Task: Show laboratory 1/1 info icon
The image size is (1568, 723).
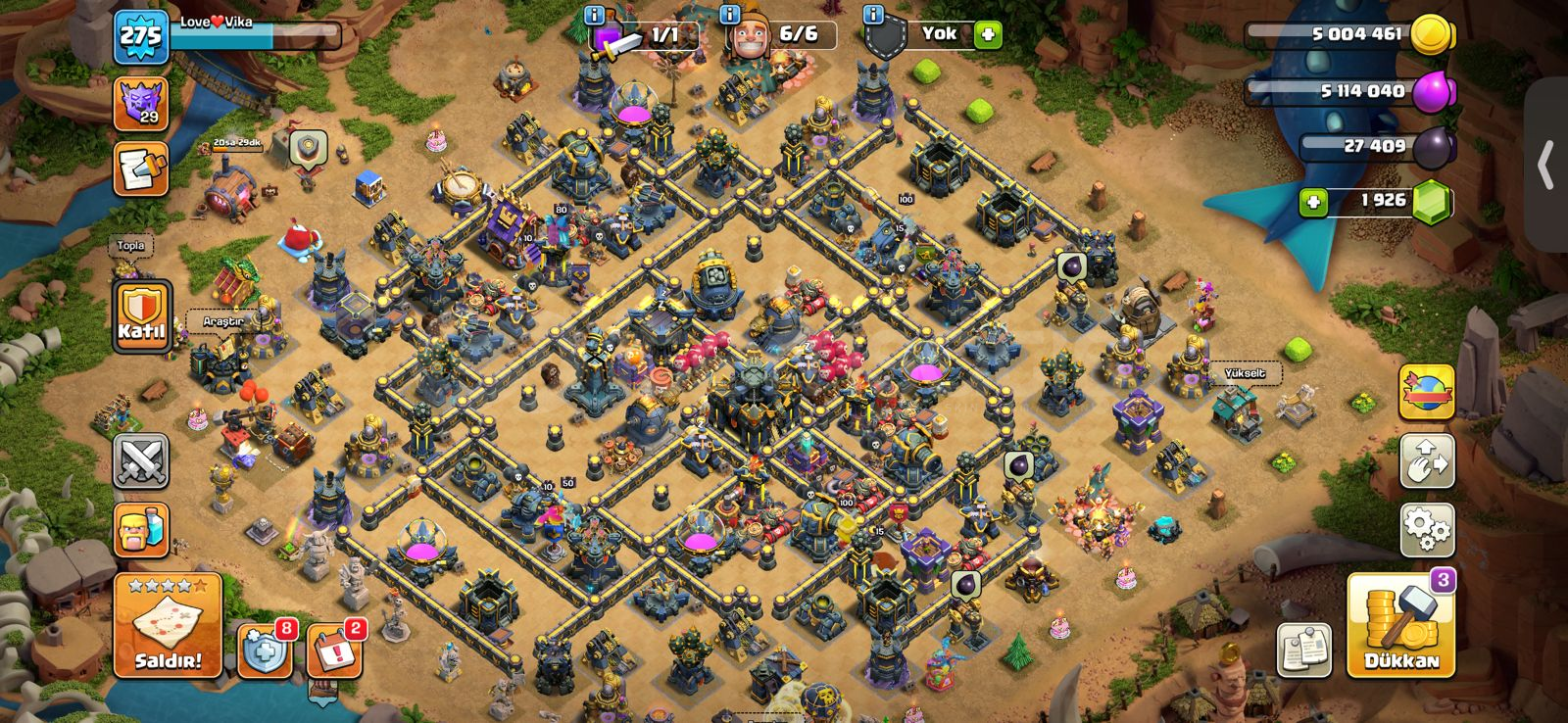Action: [594, 15]
